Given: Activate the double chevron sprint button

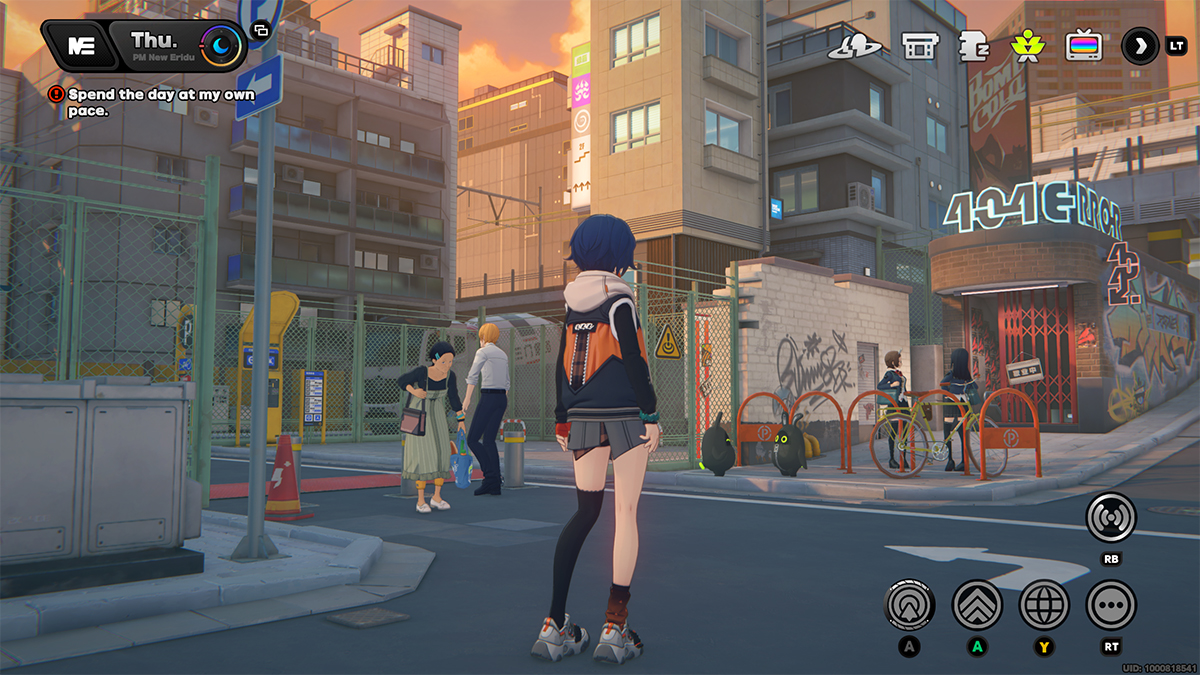Looking at the screenshot, I should coord(977,604).
